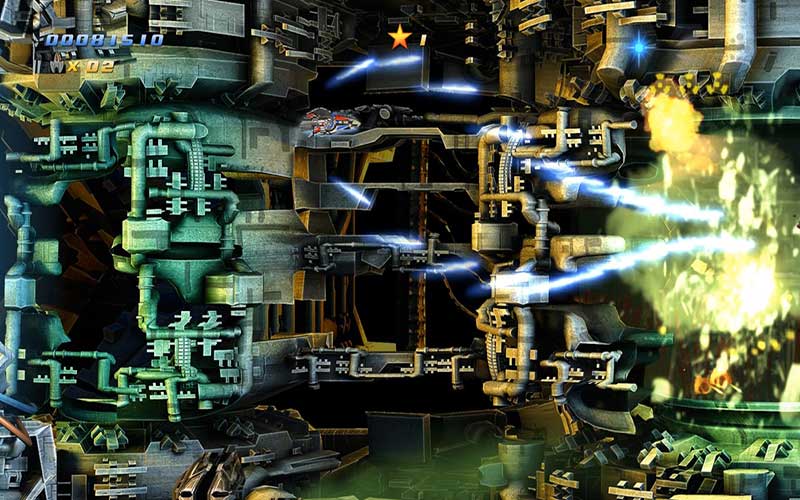Select the remaining lives ship icon
Image resolution: width=800 pixels, height=500 pixels.
pos(57,65)
